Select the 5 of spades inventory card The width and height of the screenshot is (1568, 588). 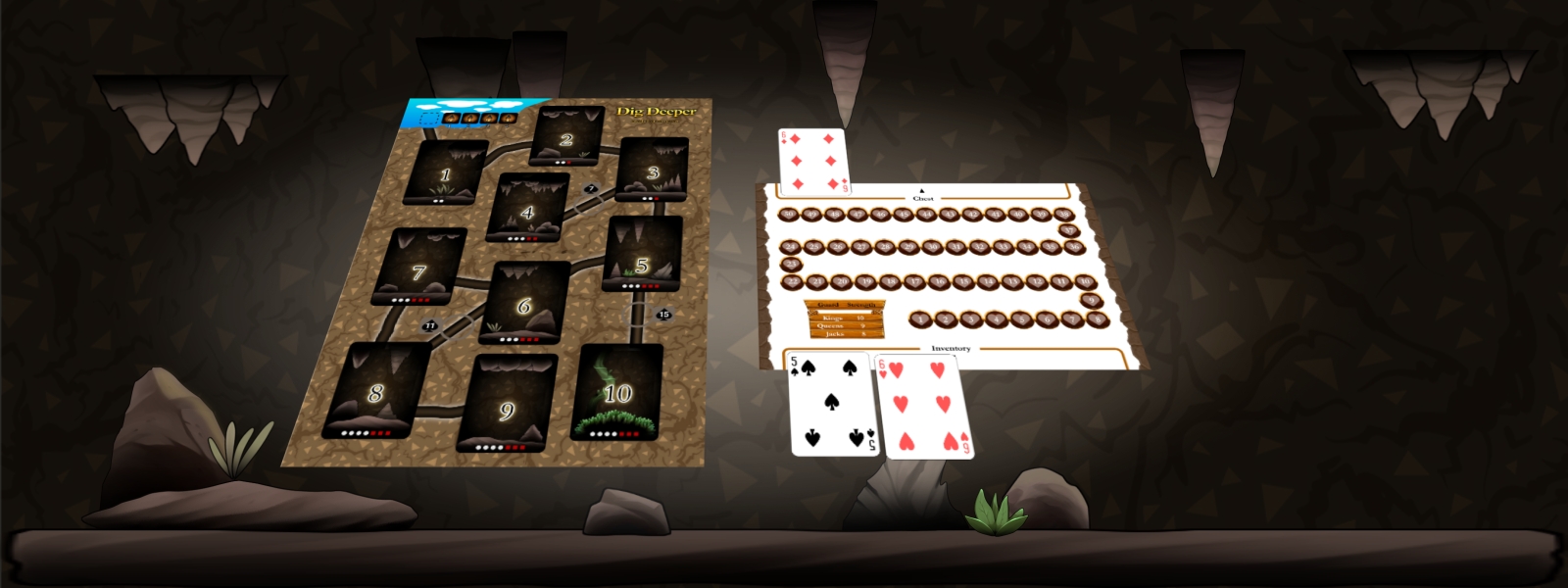pyautogui.click(x=832, y=404)
